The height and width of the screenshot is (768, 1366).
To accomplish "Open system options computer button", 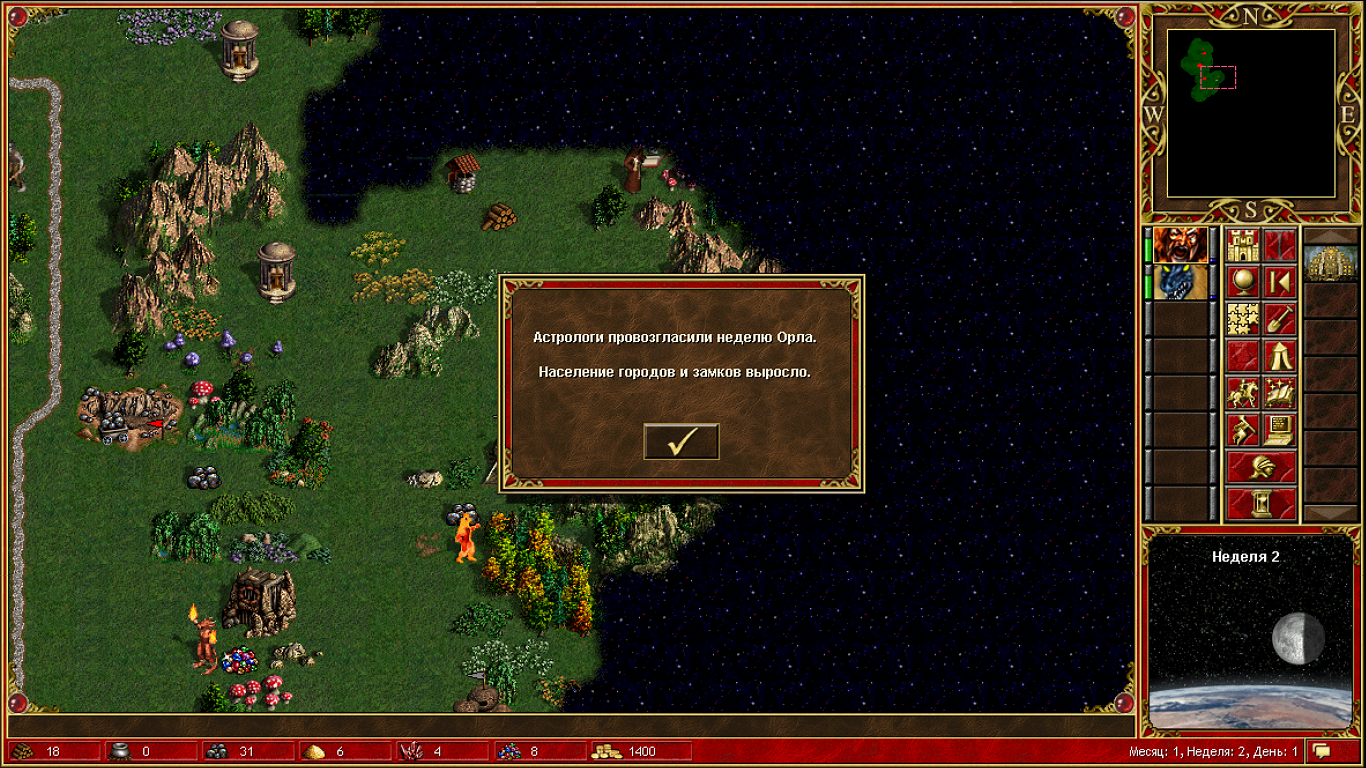I will [1280, 430].
